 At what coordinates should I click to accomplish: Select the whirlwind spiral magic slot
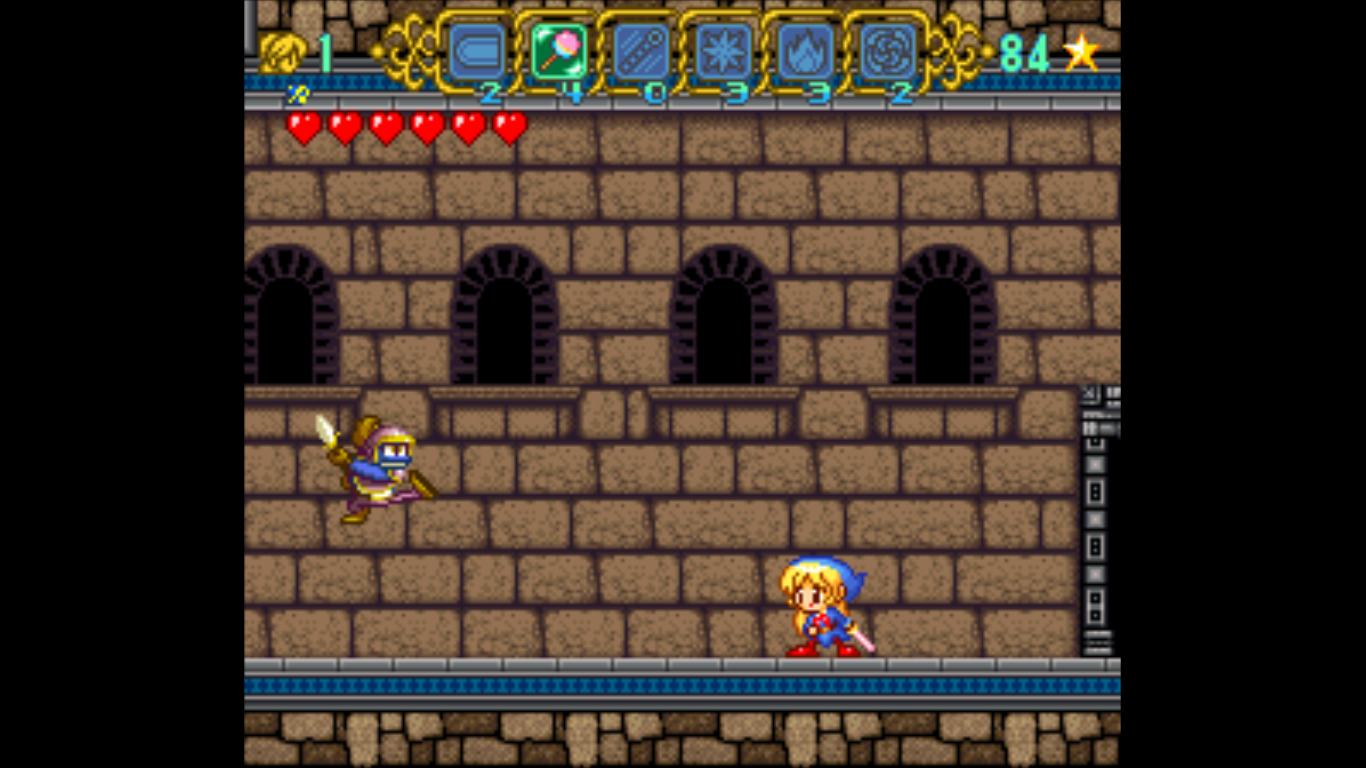coord(887,51)
